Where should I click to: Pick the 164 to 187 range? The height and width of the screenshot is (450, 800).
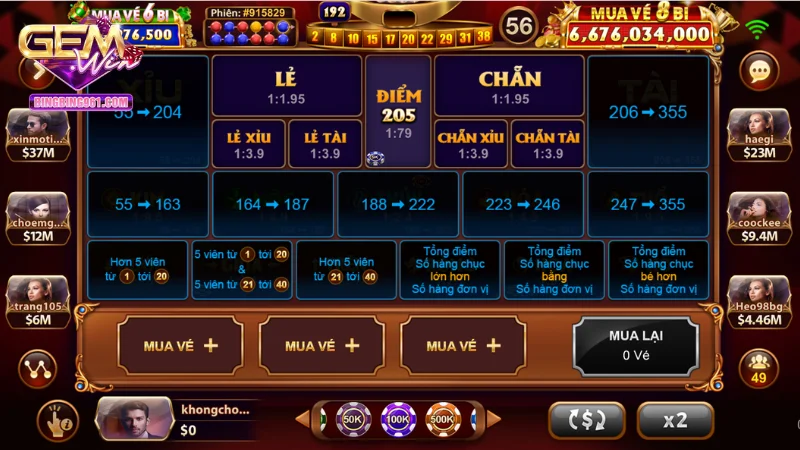272,204
